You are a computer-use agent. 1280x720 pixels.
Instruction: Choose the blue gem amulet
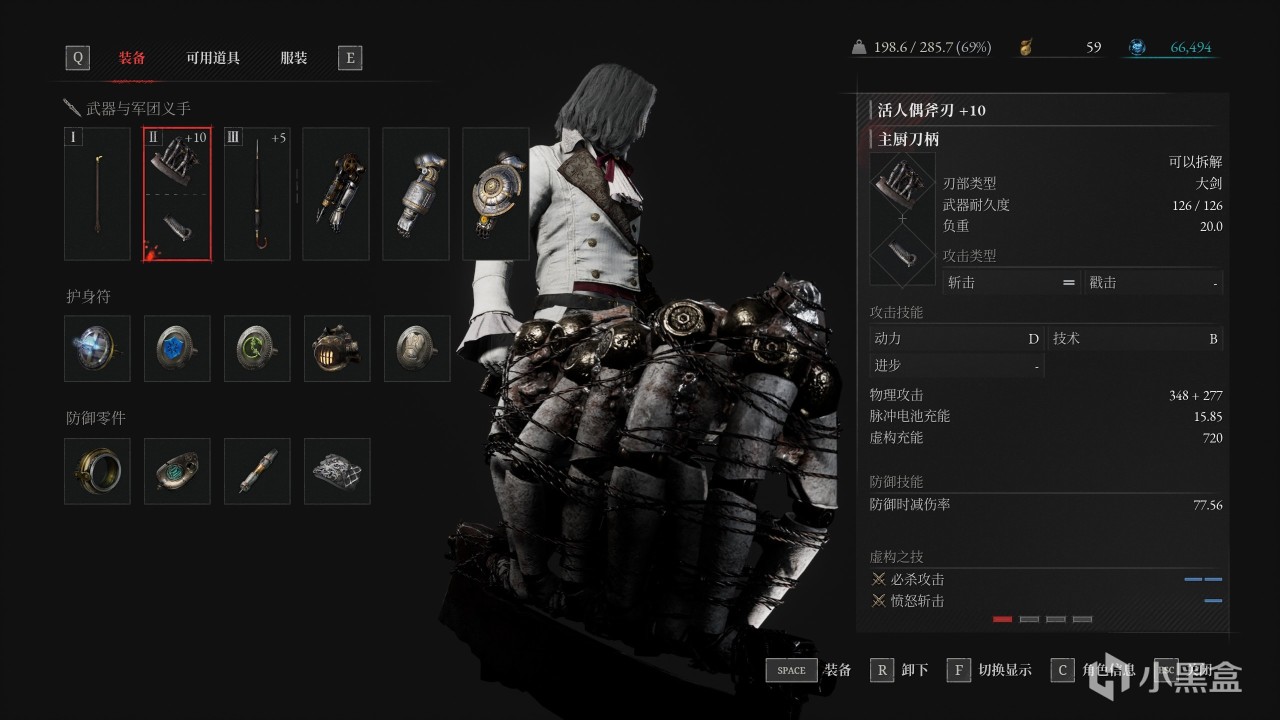(177, 349)
